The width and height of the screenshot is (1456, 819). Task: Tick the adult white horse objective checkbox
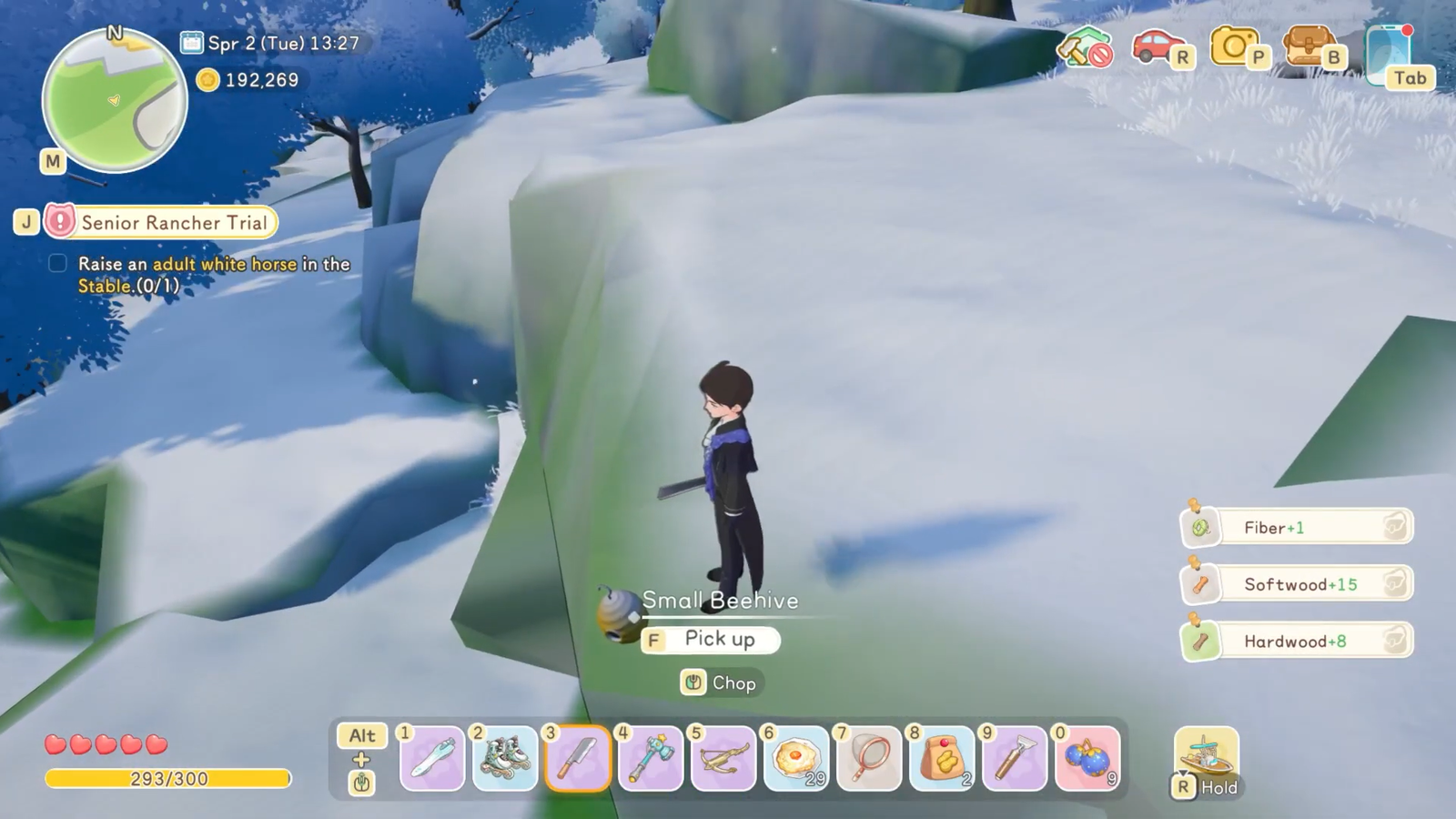click(57, 264)
